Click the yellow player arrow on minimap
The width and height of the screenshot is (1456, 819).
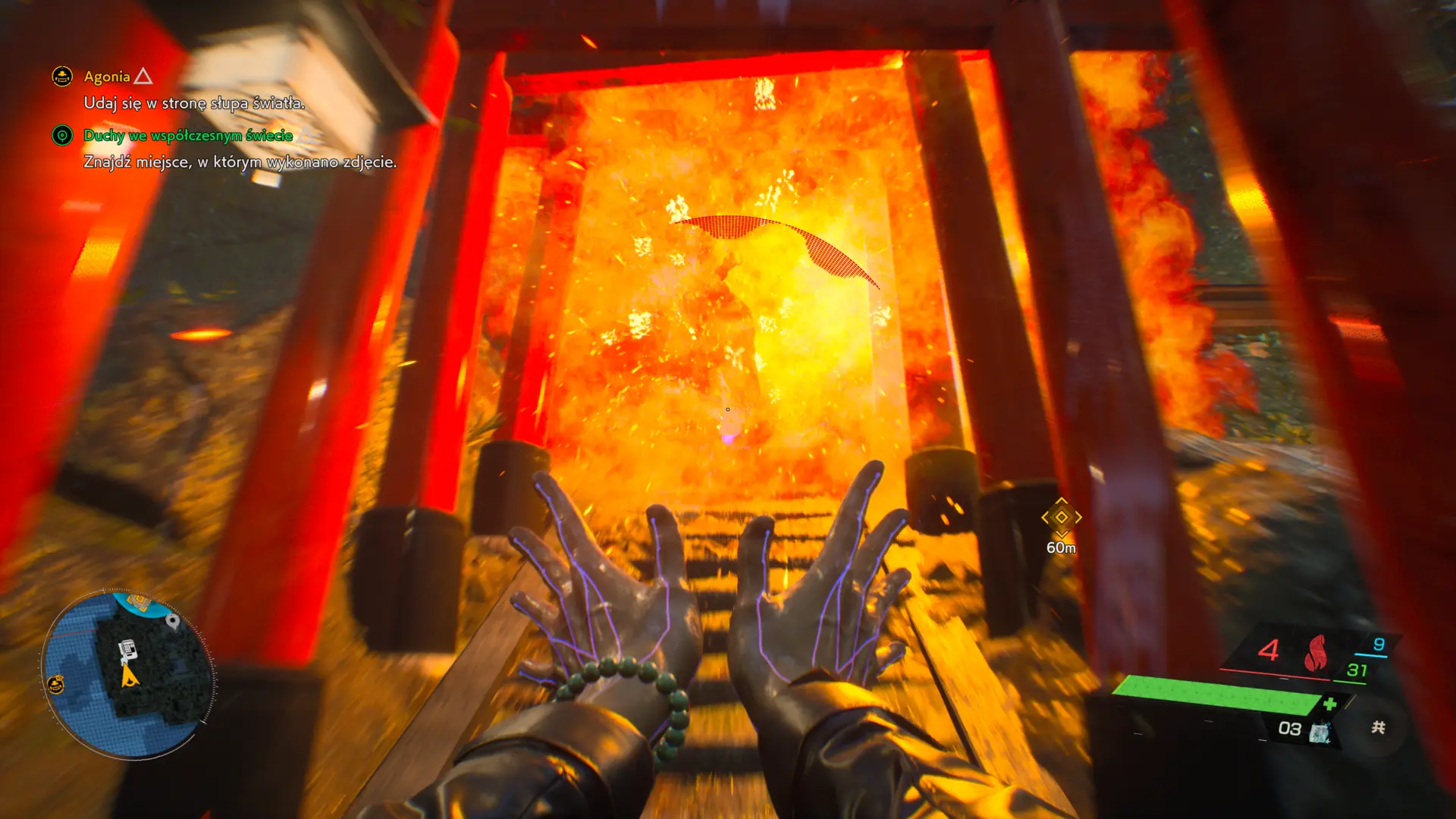[130, 676]
